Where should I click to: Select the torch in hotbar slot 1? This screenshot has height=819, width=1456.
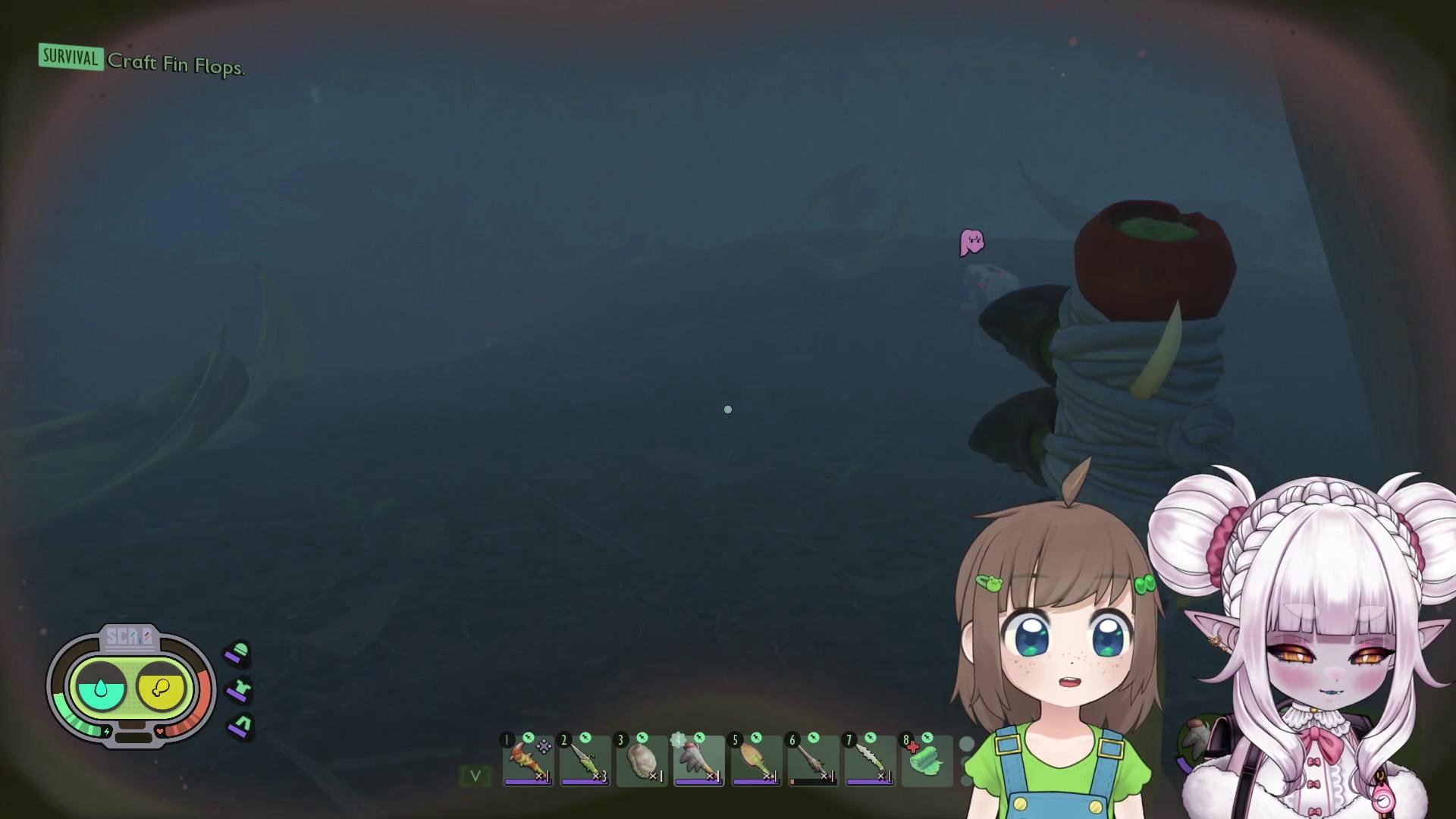[x=529, y=761]
